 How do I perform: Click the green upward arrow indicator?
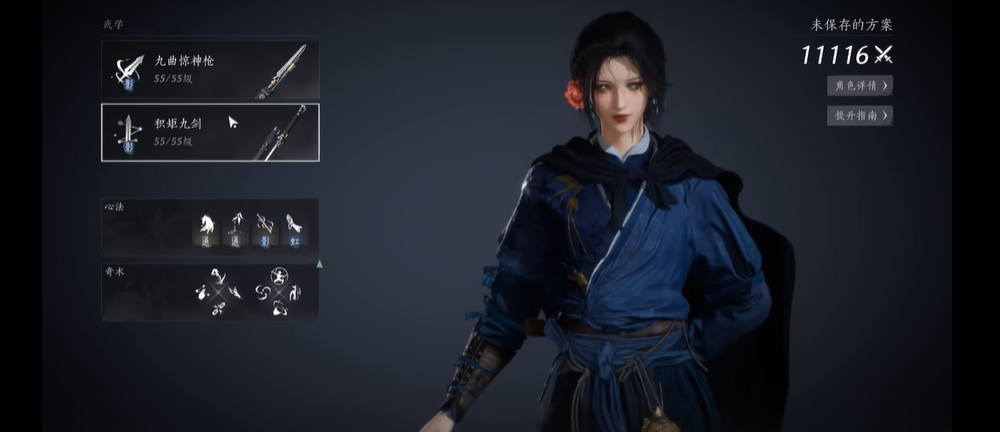click(320, 264)
